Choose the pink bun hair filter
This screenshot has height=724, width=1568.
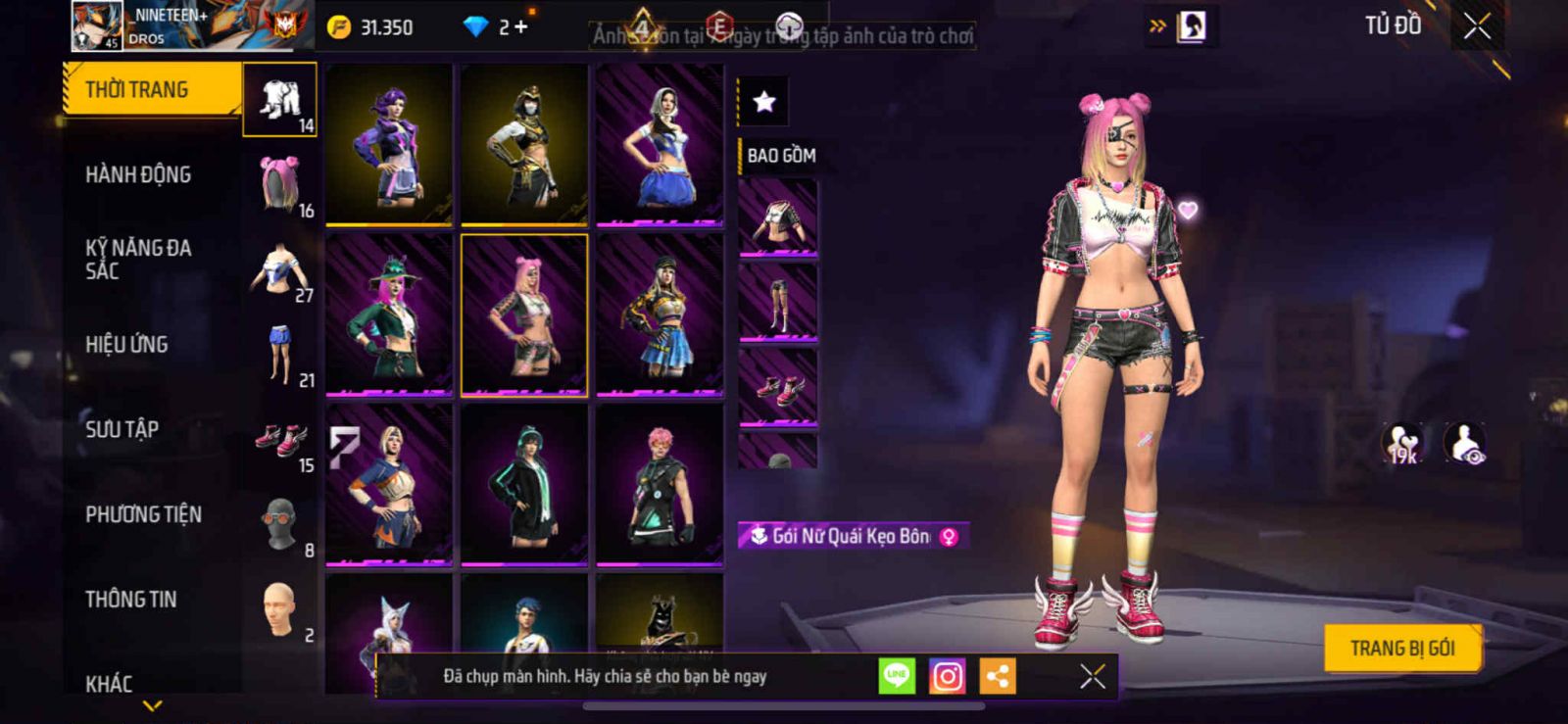[x=279, y=185]
